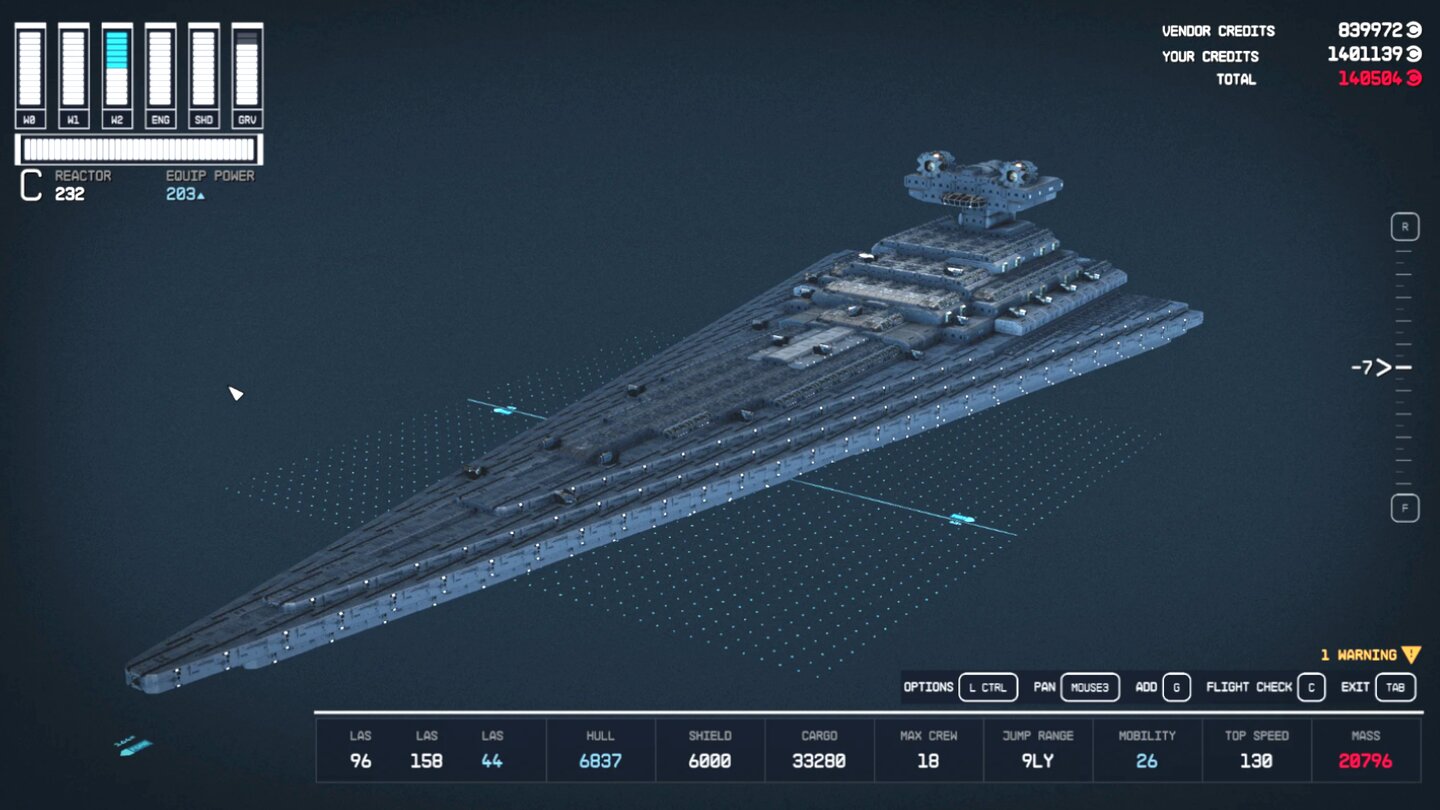Click the cyan marker at bottom-left of viewport

pos(136,746)
